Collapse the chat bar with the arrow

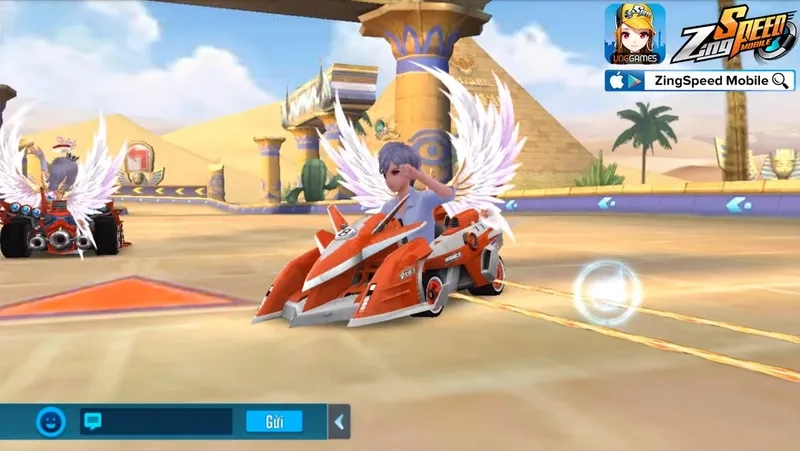pos(339,422)
